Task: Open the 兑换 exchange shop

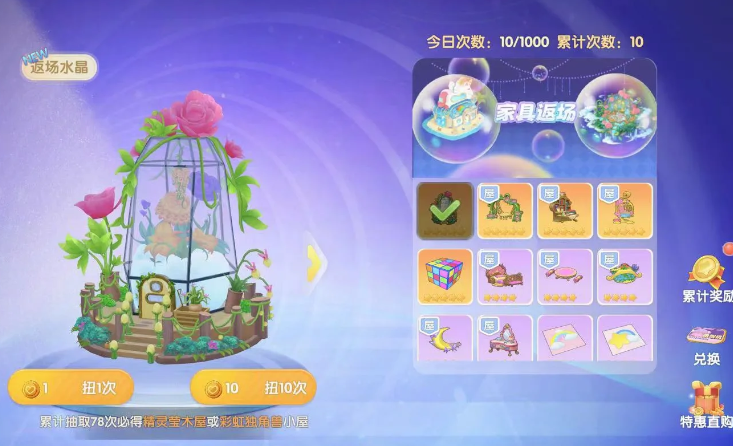Action: coord(707,343)
